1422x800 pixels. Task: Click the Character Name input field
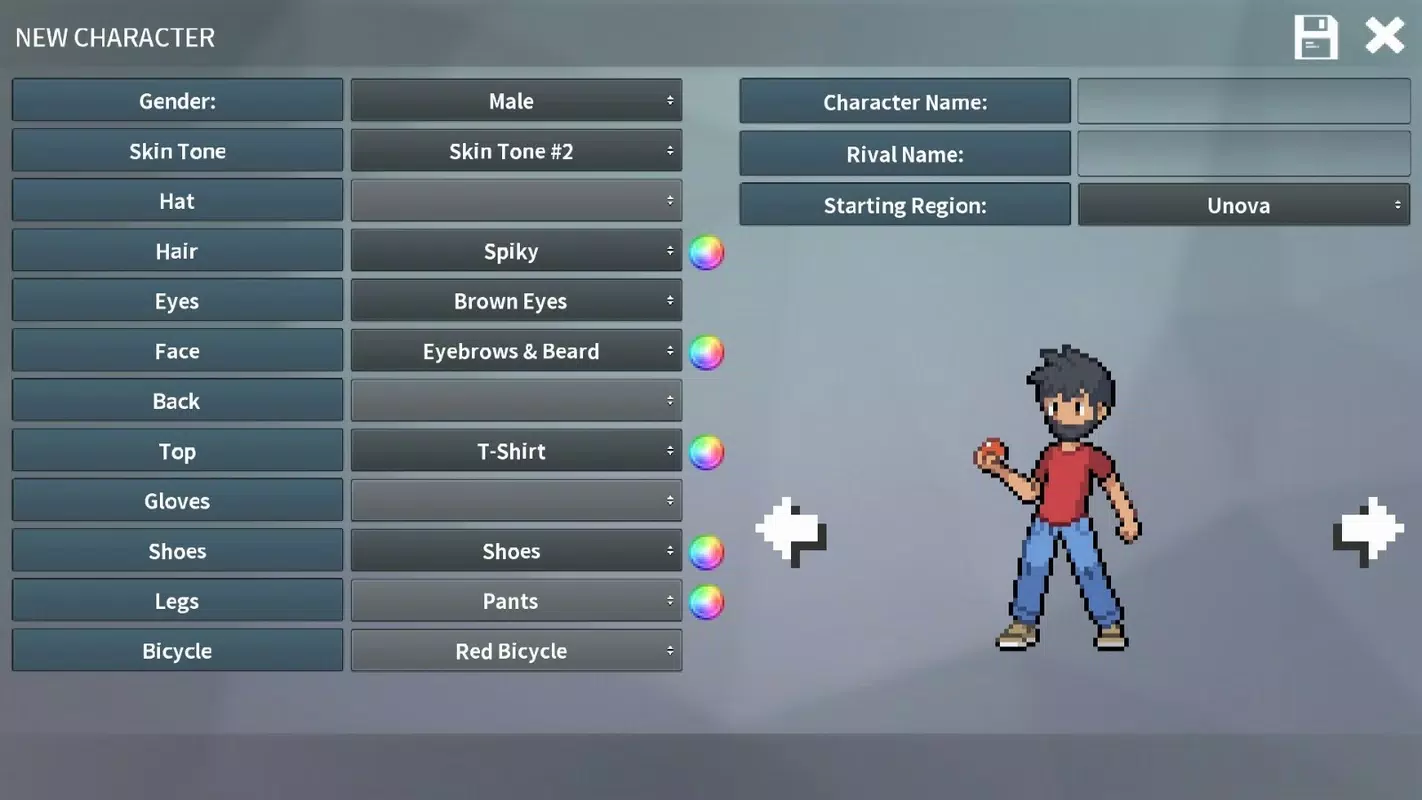tap(1242, 100)
